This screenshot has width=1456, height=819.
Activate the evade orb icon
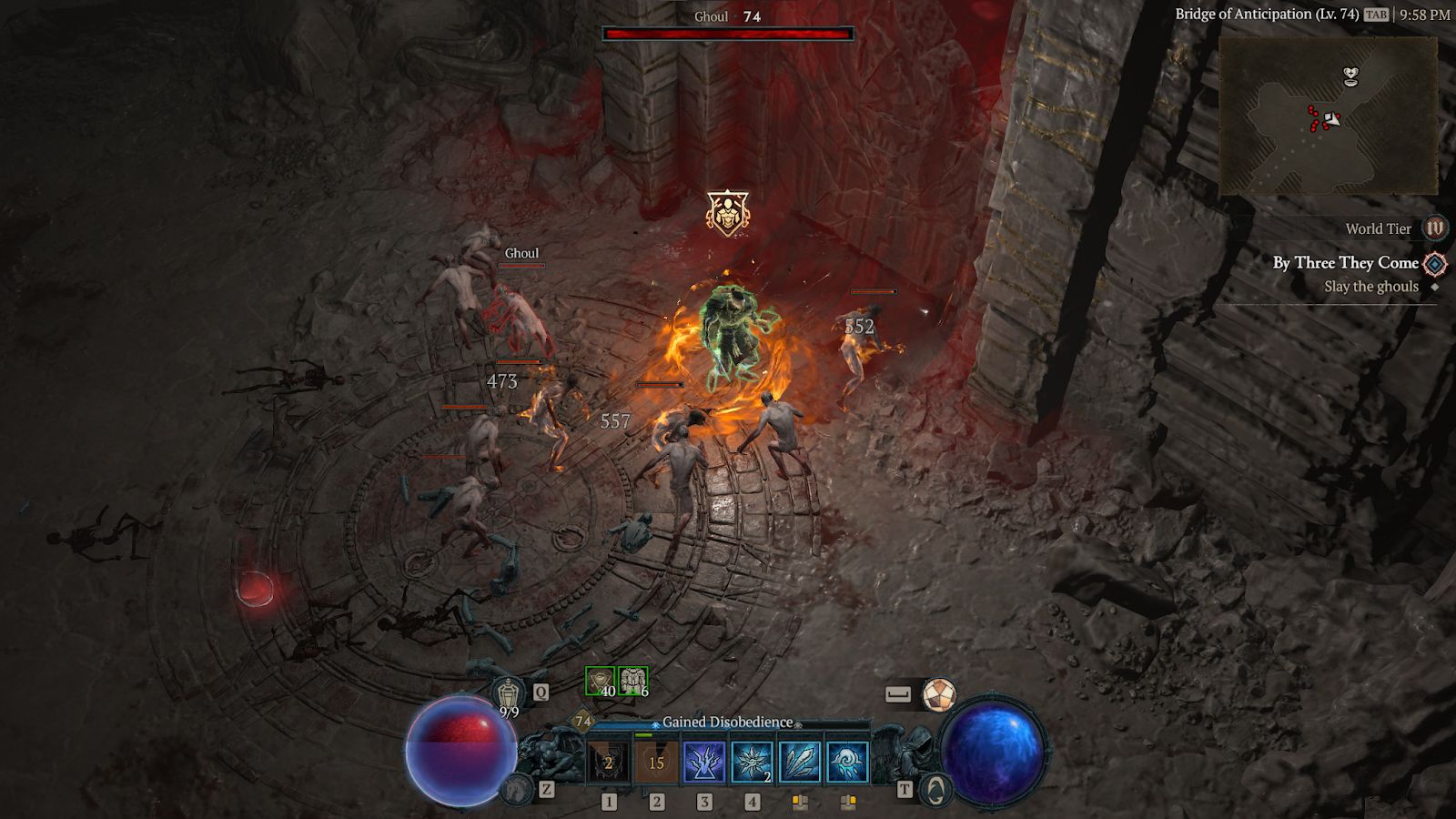point(939,695)
